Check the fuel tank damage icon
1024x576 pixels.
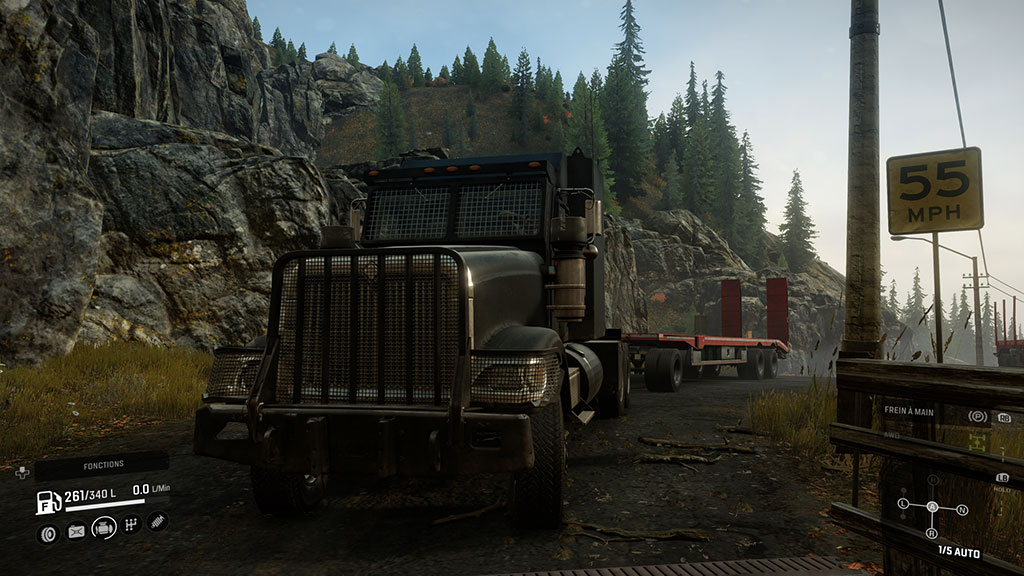click(76, 532)
